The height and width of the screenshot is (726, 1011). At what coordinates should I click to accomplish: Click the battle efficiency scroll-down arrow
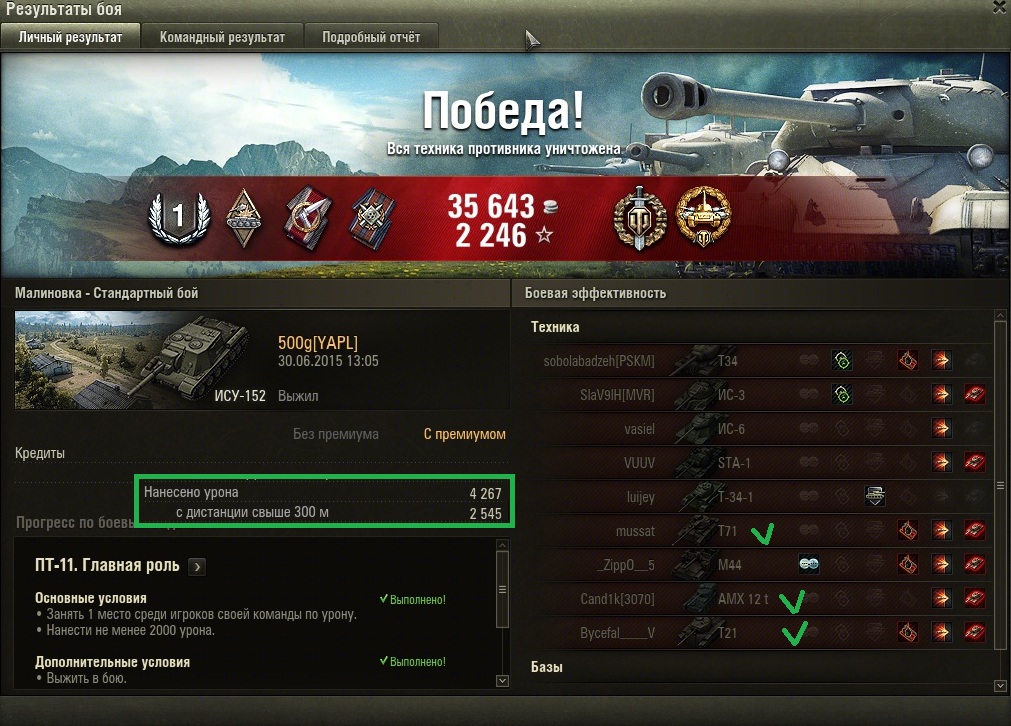[x=1000, y=685]
